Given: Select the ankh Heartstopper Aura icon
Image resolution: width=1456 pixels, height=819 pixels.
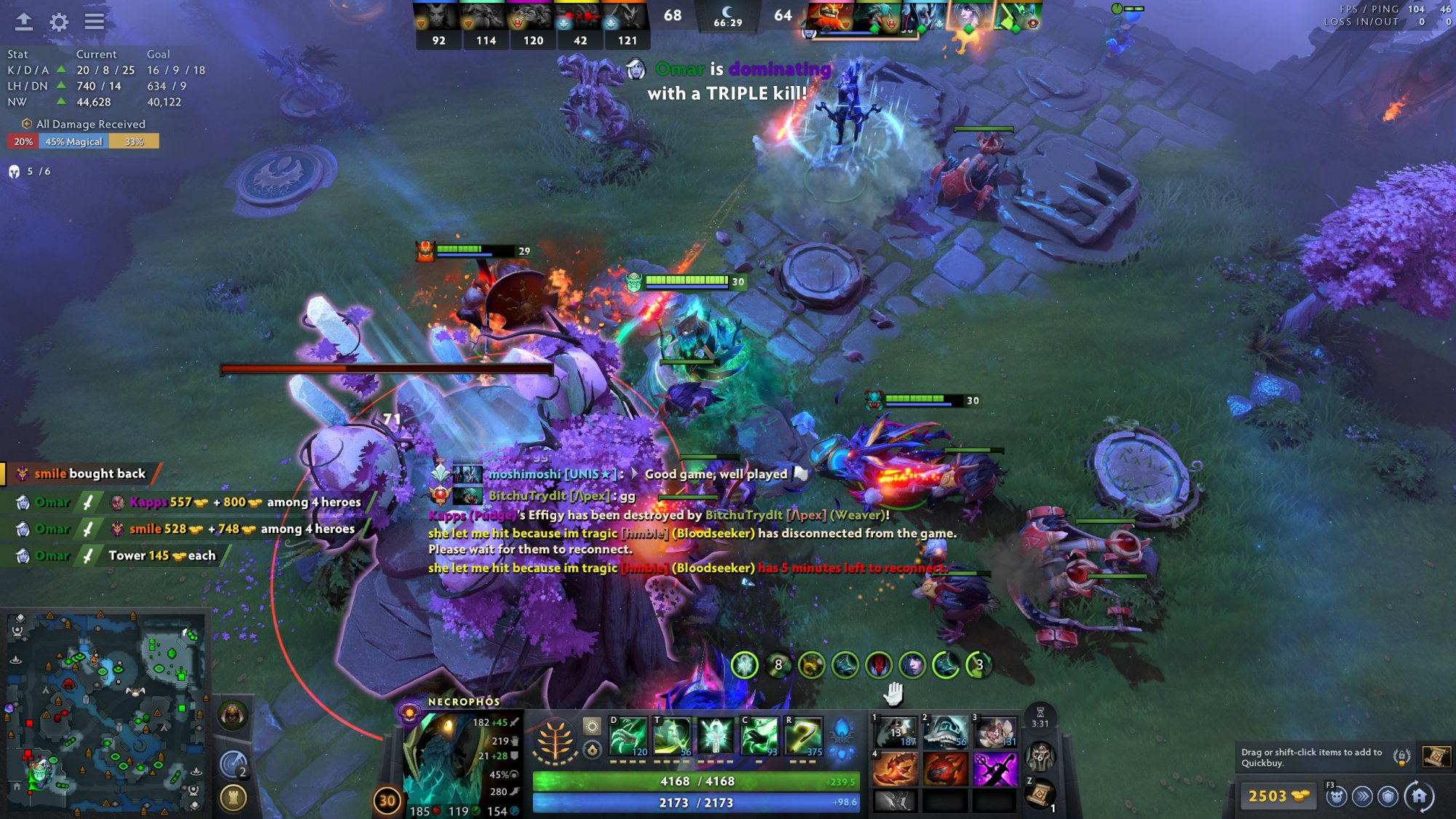Looking at the screenshot, I should [716, 736].
